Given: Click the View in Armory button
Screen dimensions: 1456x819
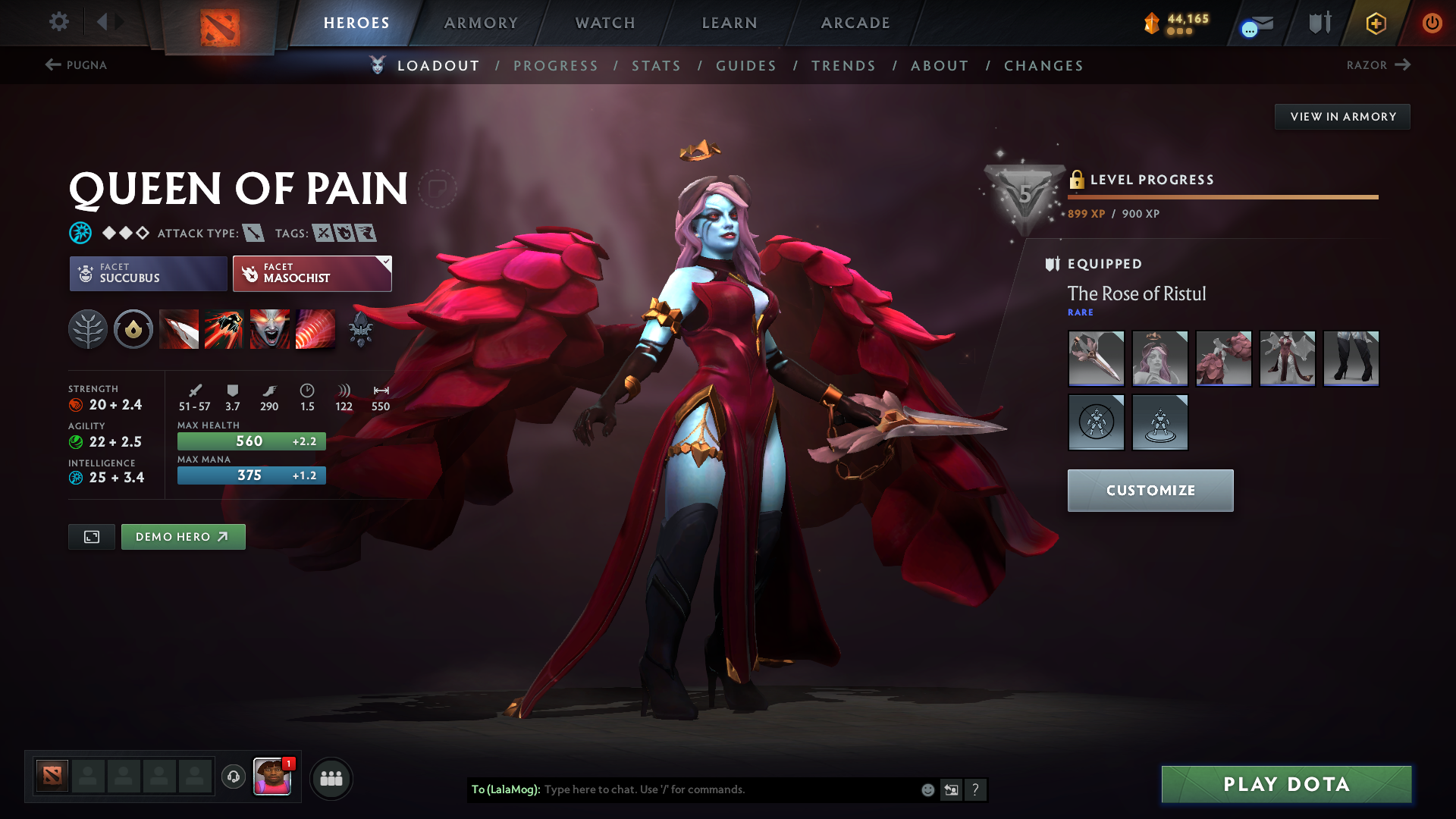Looking at the screenshot, I should click(1341, 116).
